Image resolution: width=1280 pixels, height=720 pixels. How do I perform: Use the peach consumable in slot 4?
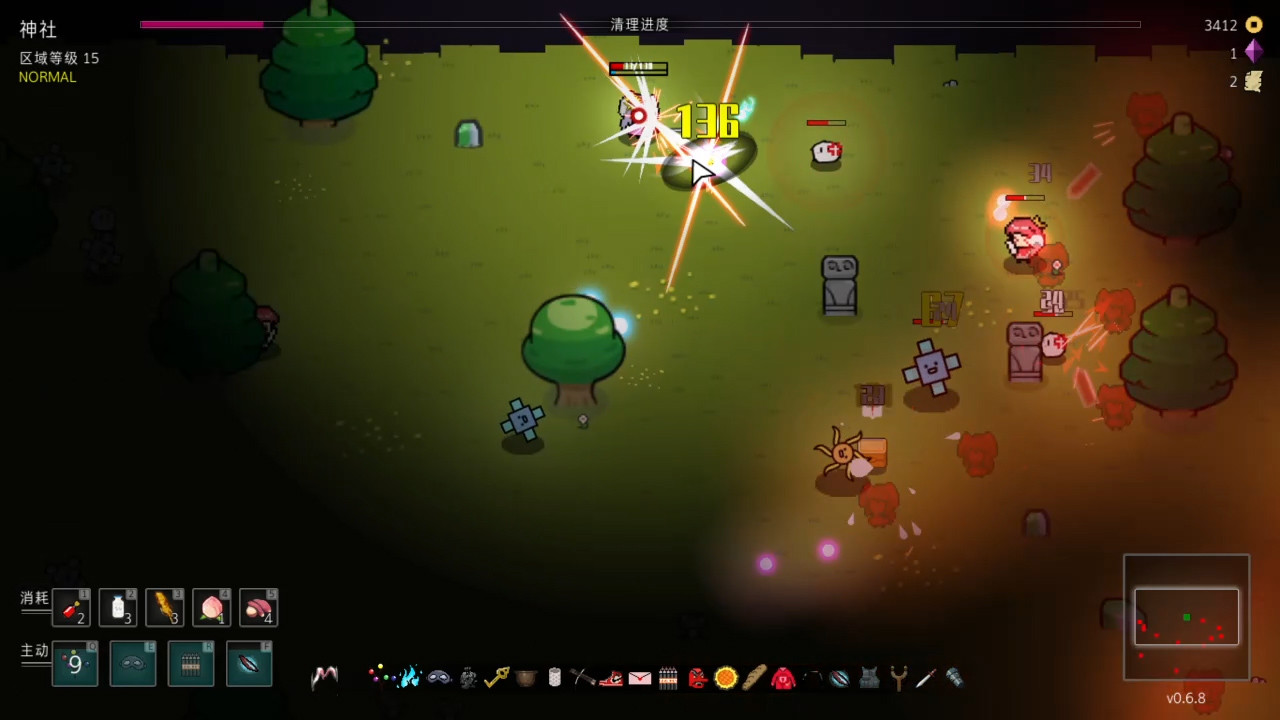[211, 607]
